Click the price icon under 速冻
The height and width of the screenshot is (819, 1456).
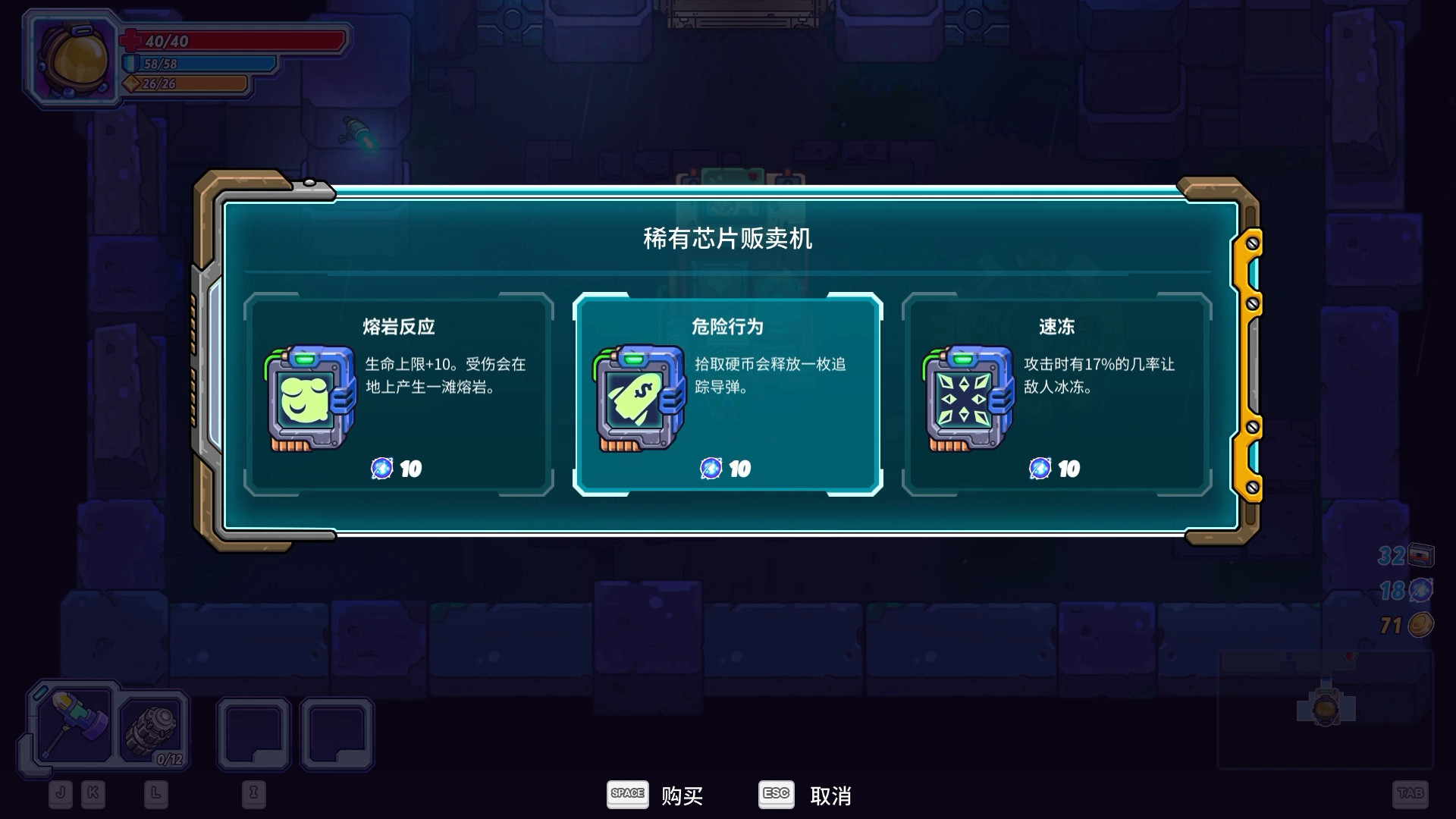pos(1041,468)
